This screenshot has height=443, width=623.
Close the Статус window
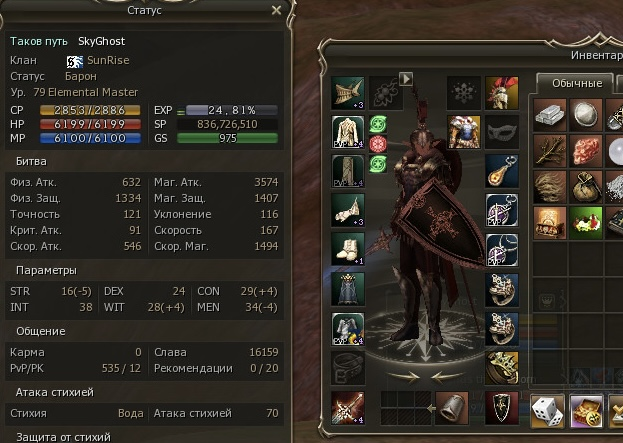(x=276, y=12)
